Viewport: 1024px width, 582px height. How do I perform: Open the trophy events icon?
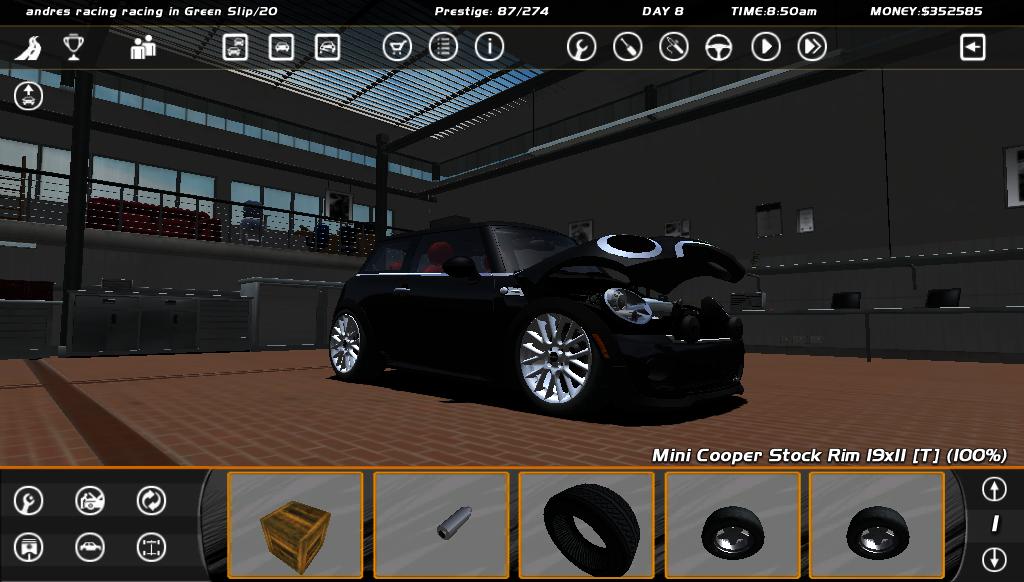[x=73, y=47]
